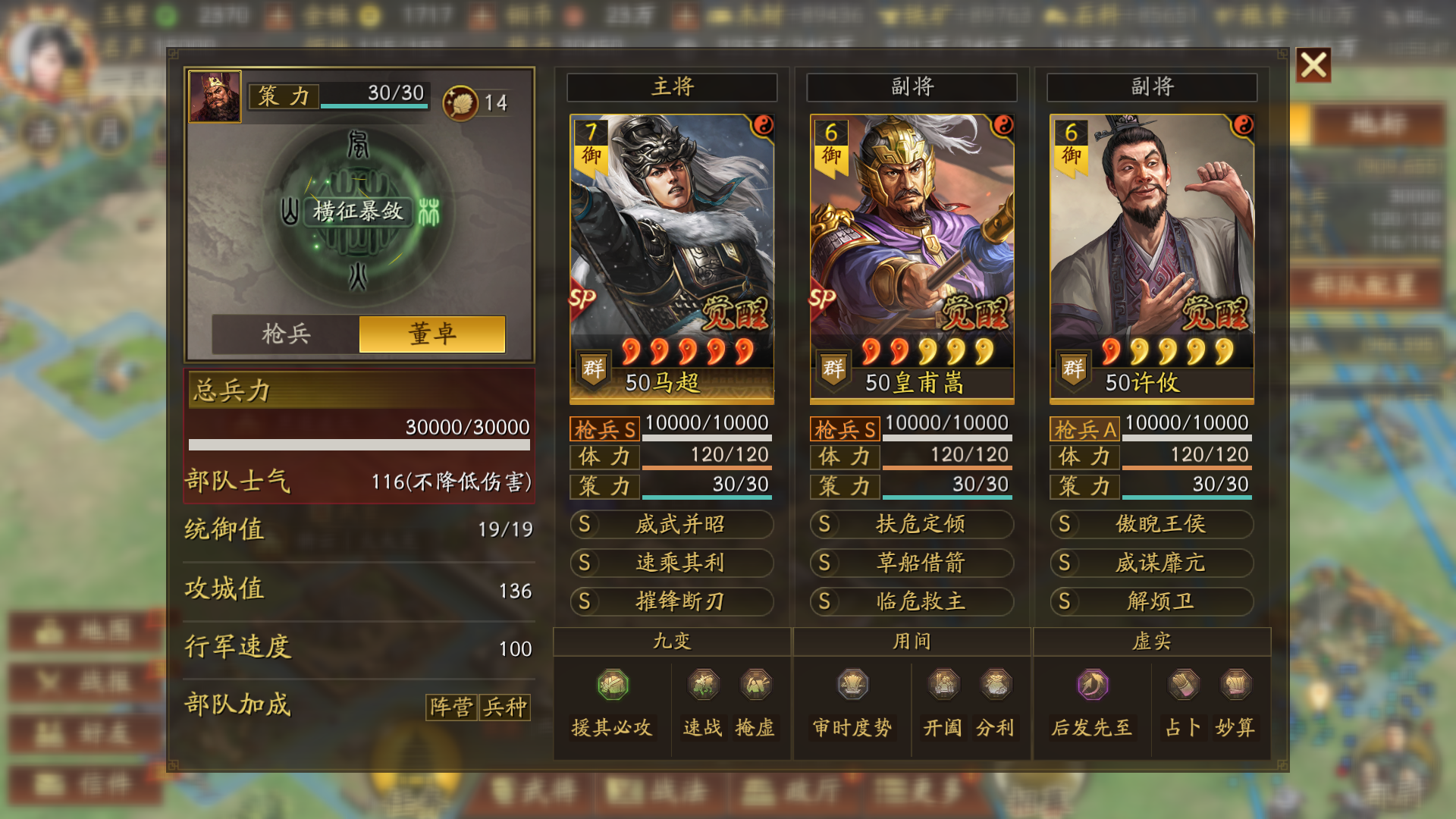
Task: View the 傲睨王侯 skill
Action: click(1151, 524)
